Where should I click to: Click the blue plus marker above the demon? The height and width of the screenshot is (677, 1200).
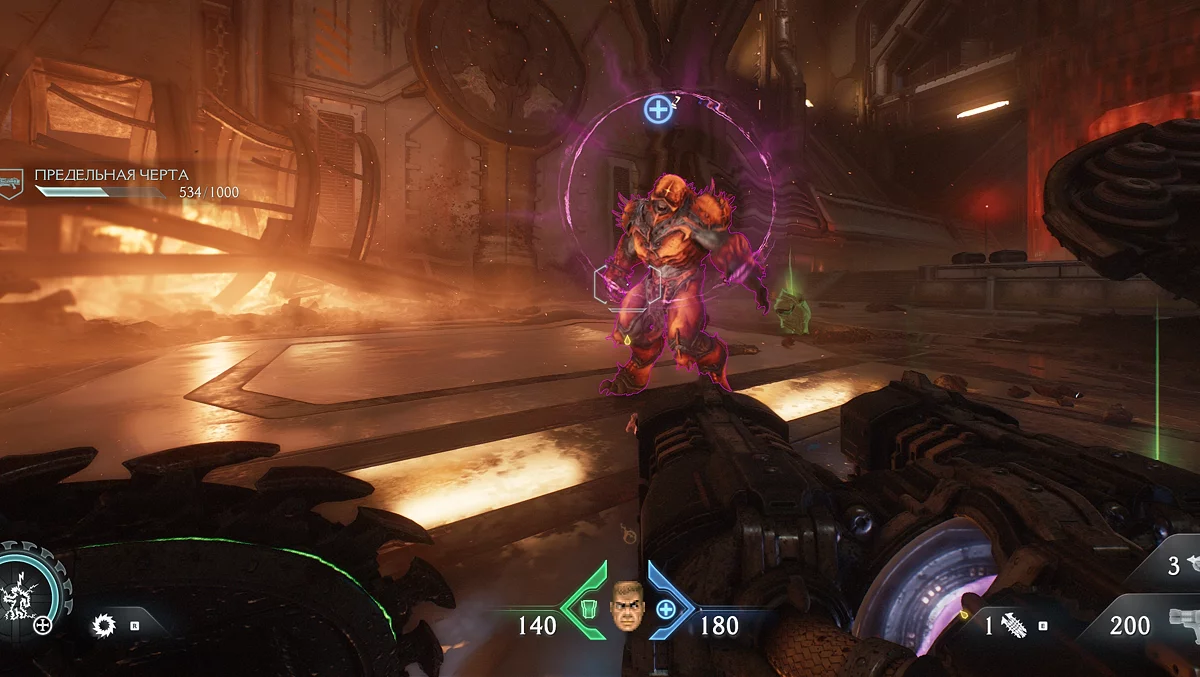point(658,109)
